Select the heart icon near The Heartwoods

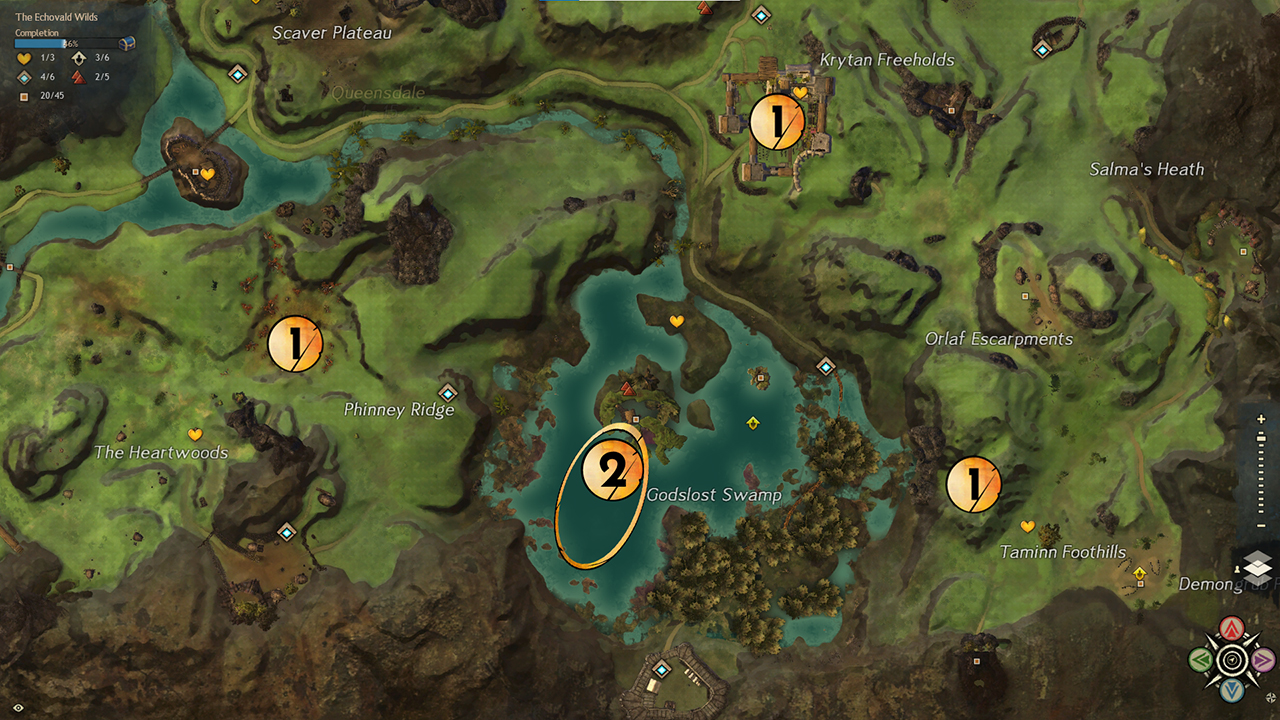coord(194,434)
